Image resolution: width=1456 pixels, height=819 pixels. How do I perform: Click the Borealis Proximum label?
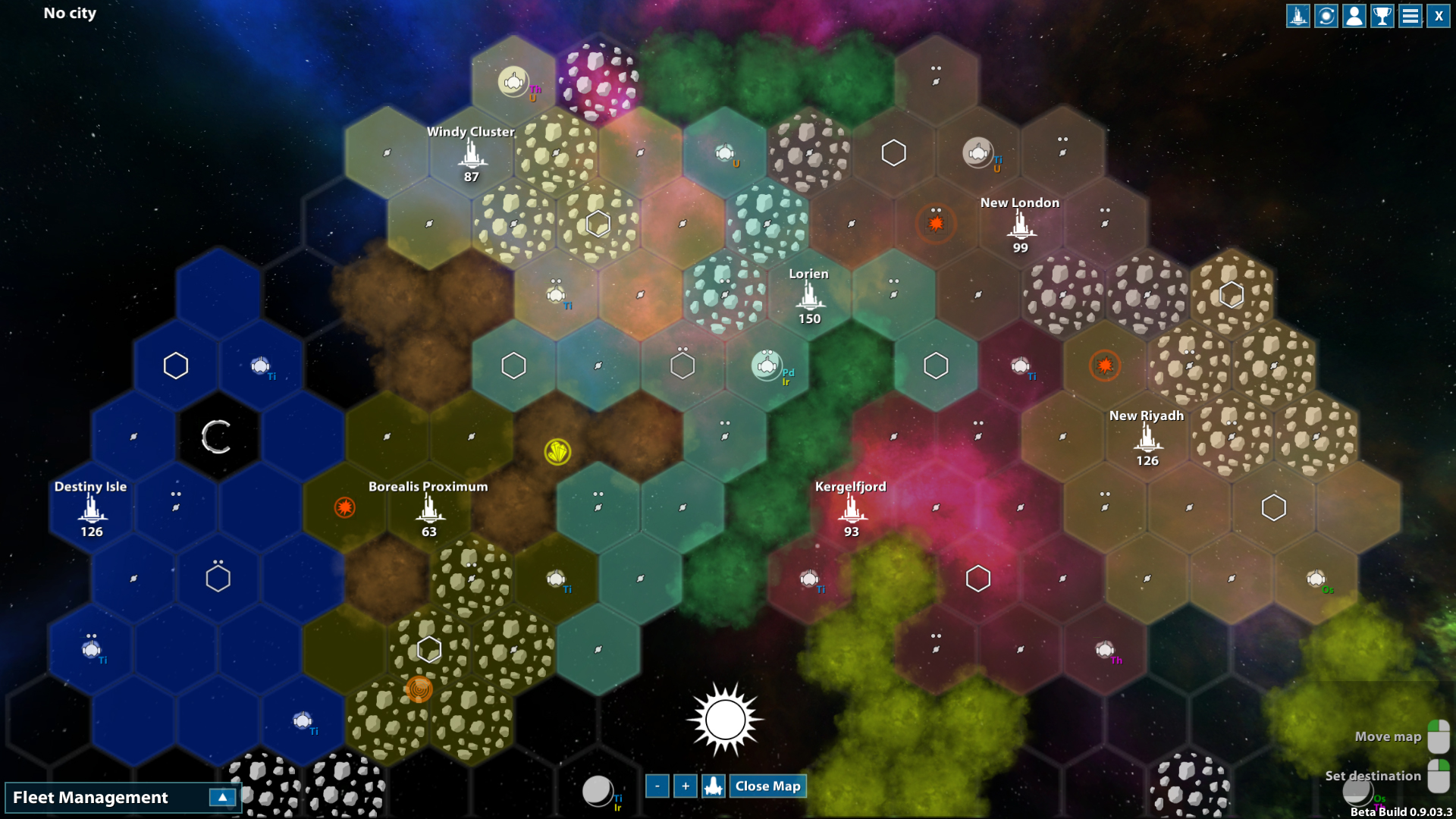pyautogui.click(x=428, y=487)
